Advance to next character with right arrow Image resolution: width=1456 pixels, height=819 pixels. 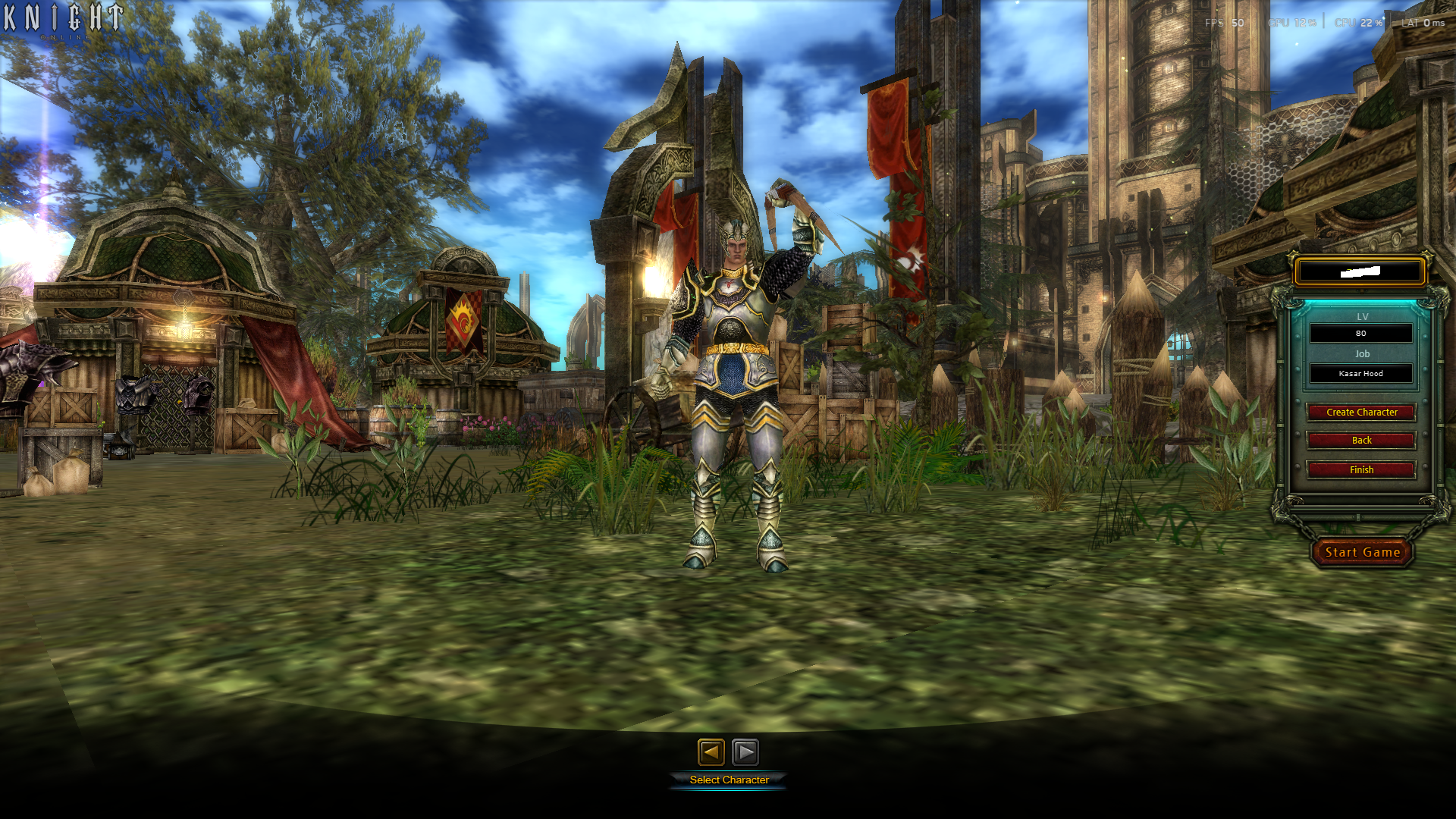pos(746,752)
